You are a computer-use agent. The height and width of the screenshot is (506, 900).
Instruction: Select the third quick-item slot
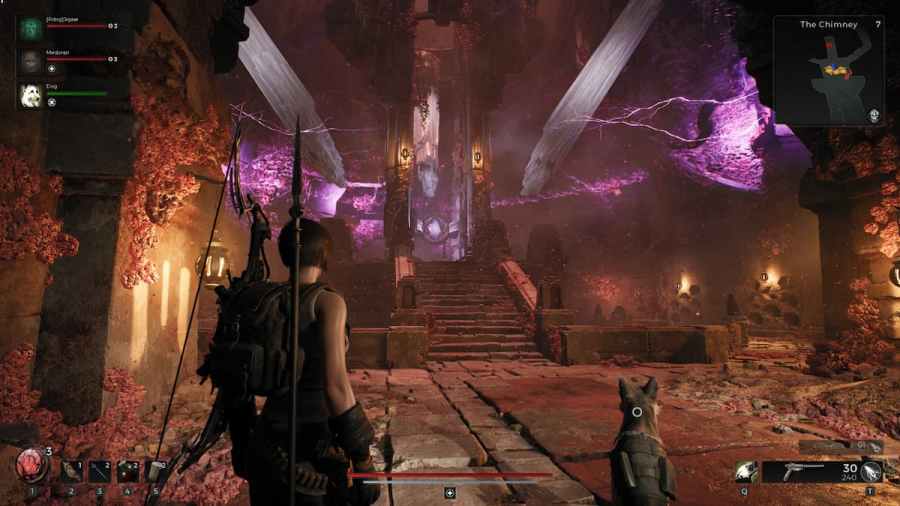99,471
